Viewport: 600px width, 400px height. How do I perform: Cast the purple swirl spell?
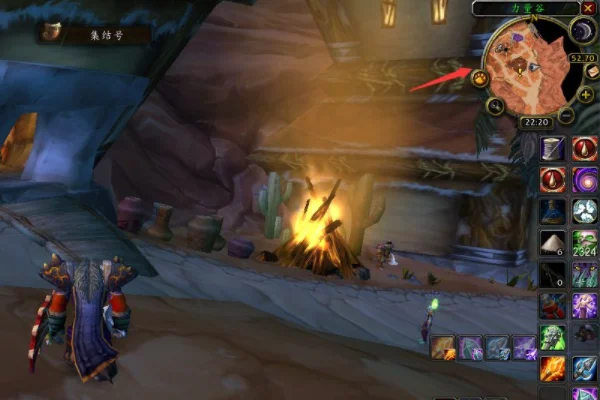pos(585,179)
